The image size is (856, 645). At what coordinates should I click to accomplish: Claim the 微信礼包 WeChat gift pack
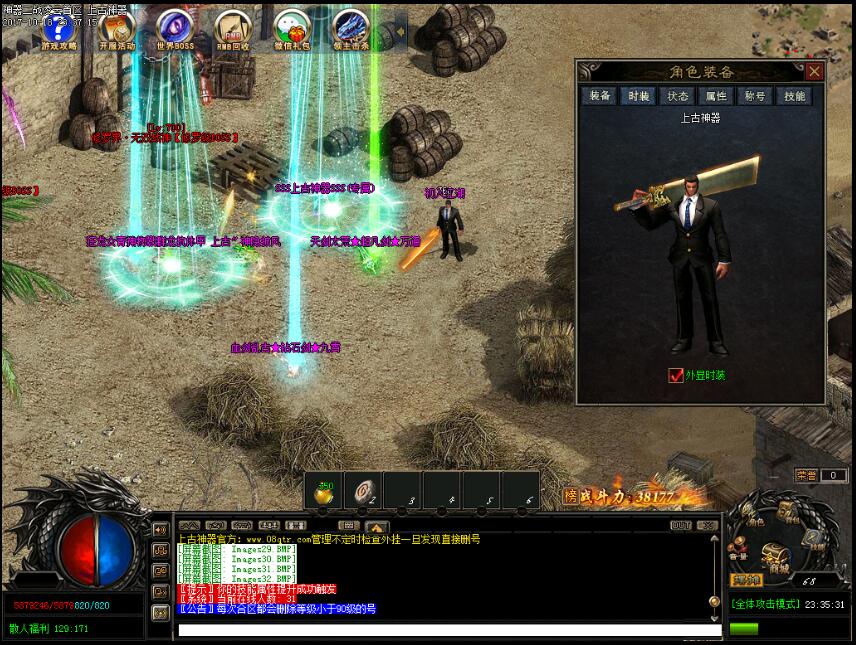292,29
